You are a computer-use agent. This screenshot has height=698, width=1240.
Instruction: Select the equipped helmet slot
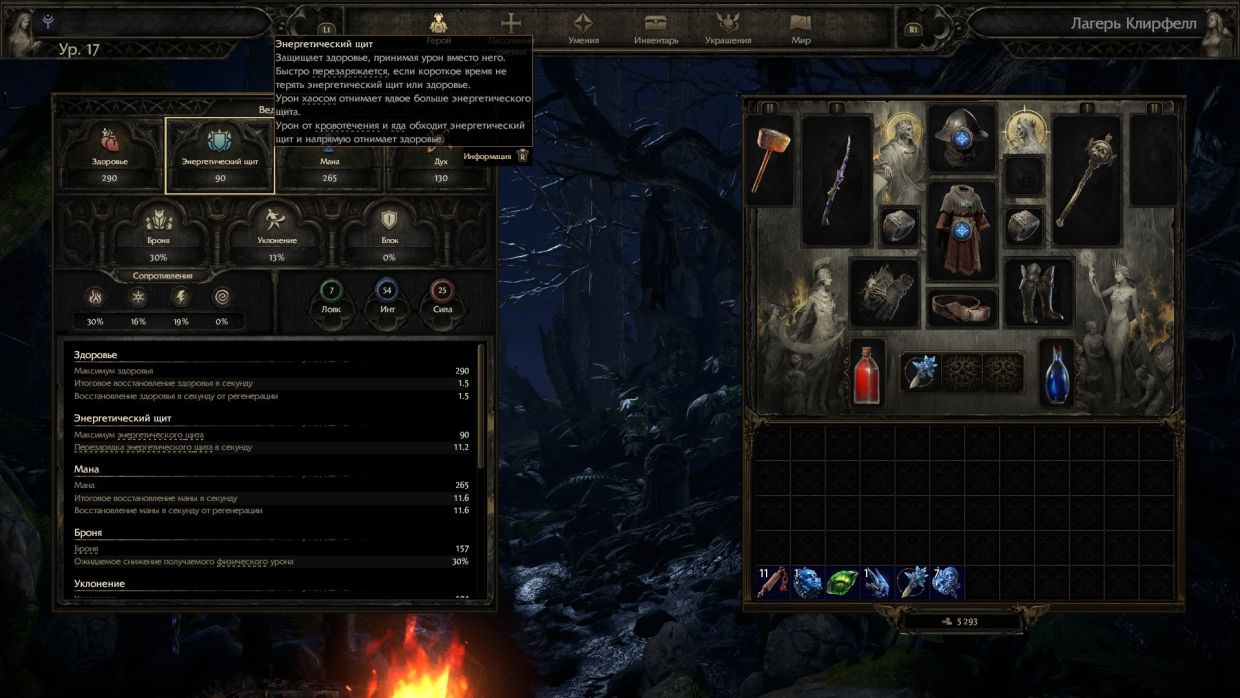click(961, 137)
